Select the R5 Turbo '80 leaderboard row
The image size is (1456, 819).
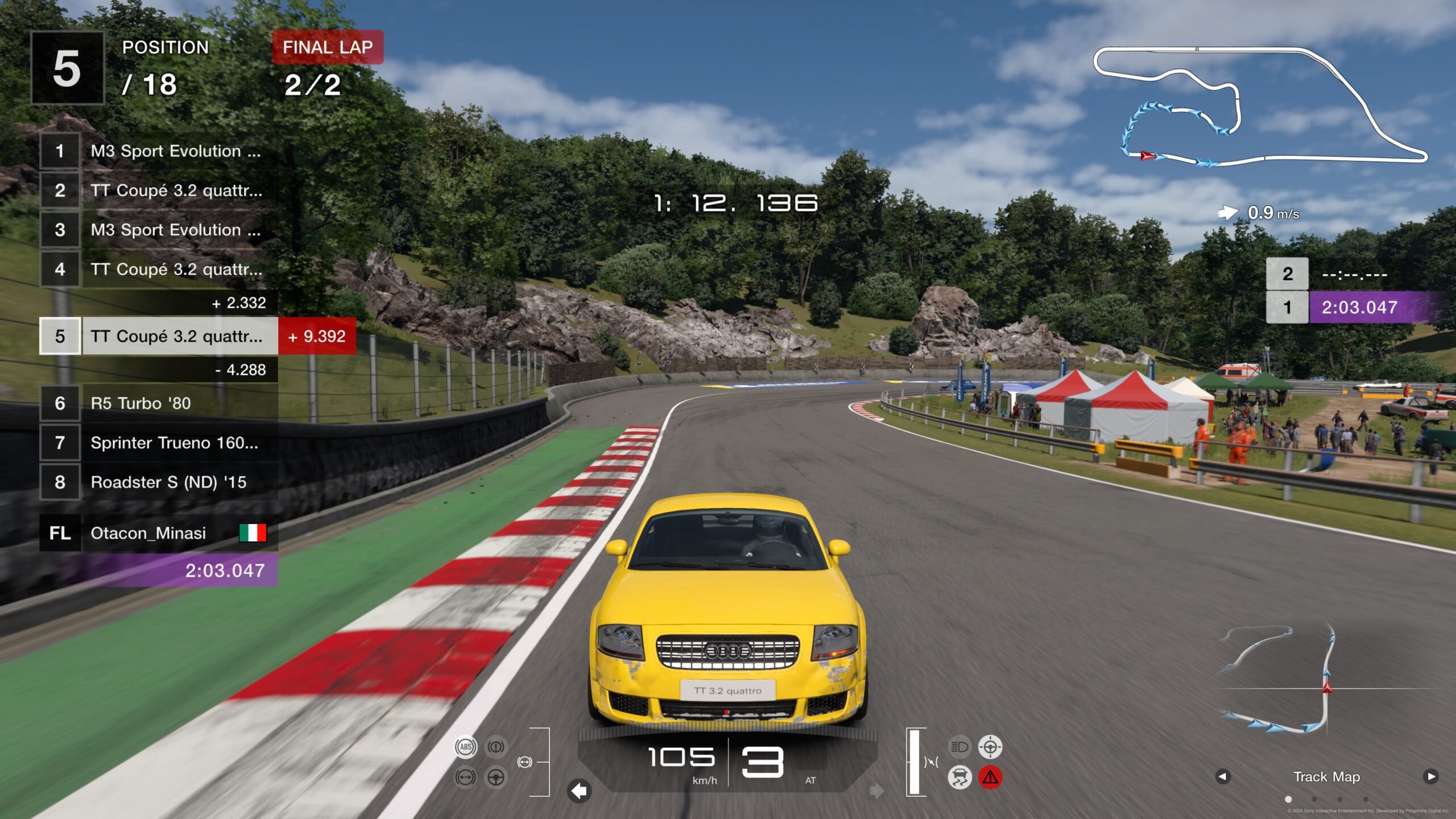(x=158, y=403)
